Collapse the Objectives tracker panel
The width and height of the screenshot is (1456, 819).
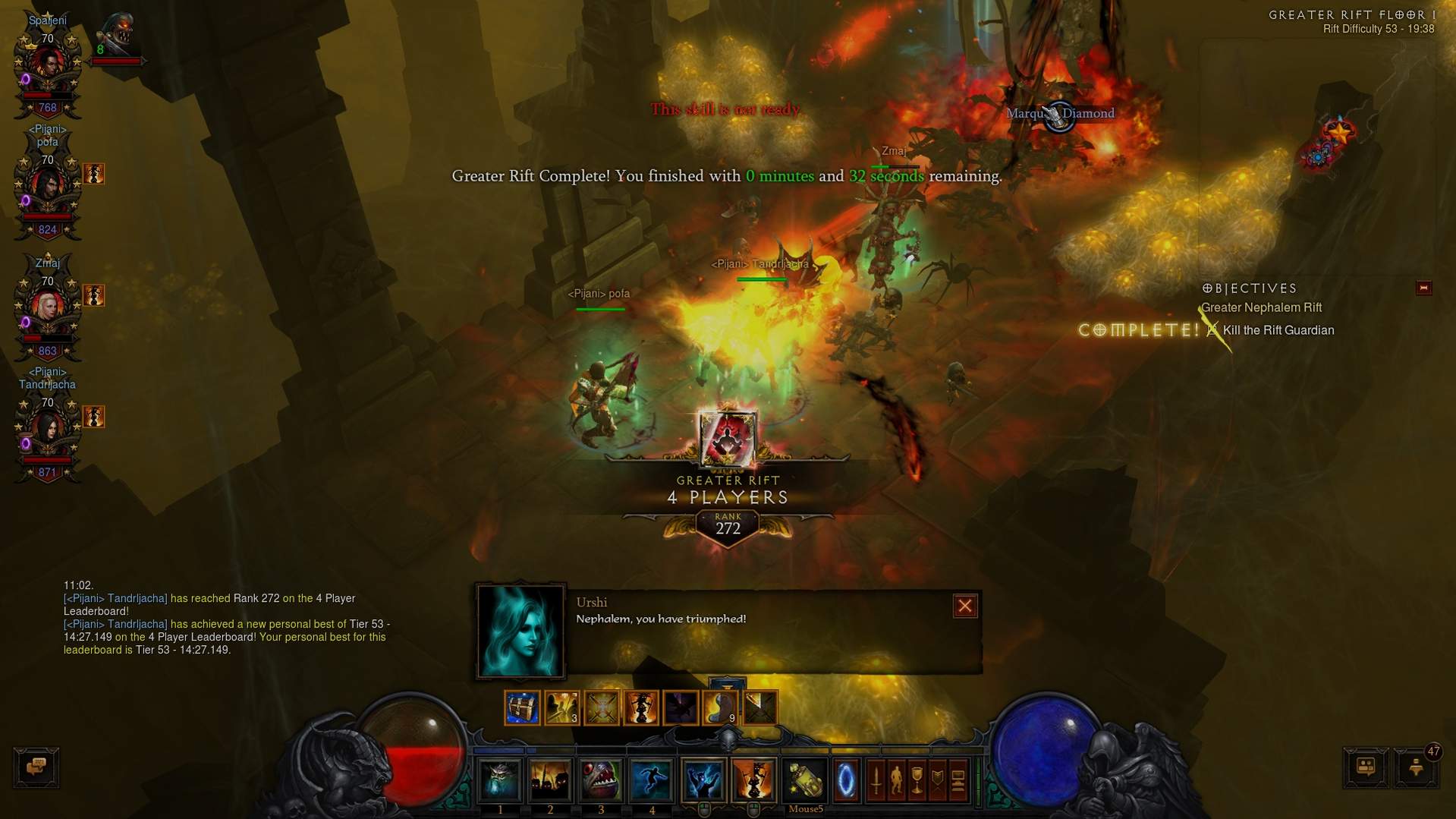tap(1423, 288)
